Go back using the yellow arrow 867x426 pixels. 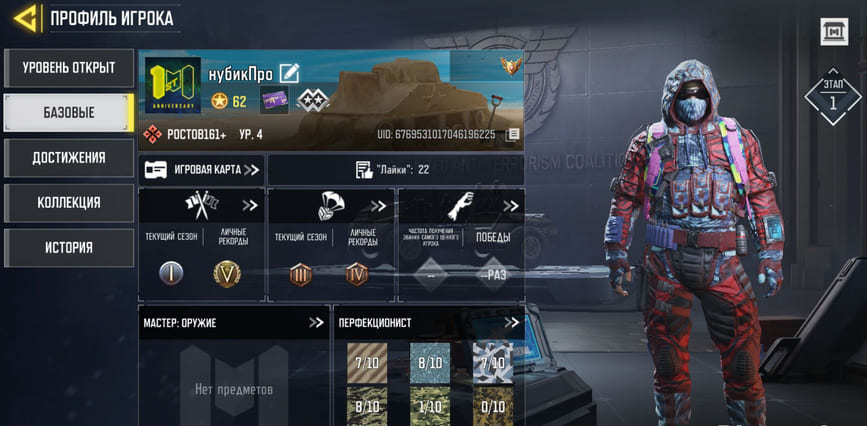pos(26,18)
